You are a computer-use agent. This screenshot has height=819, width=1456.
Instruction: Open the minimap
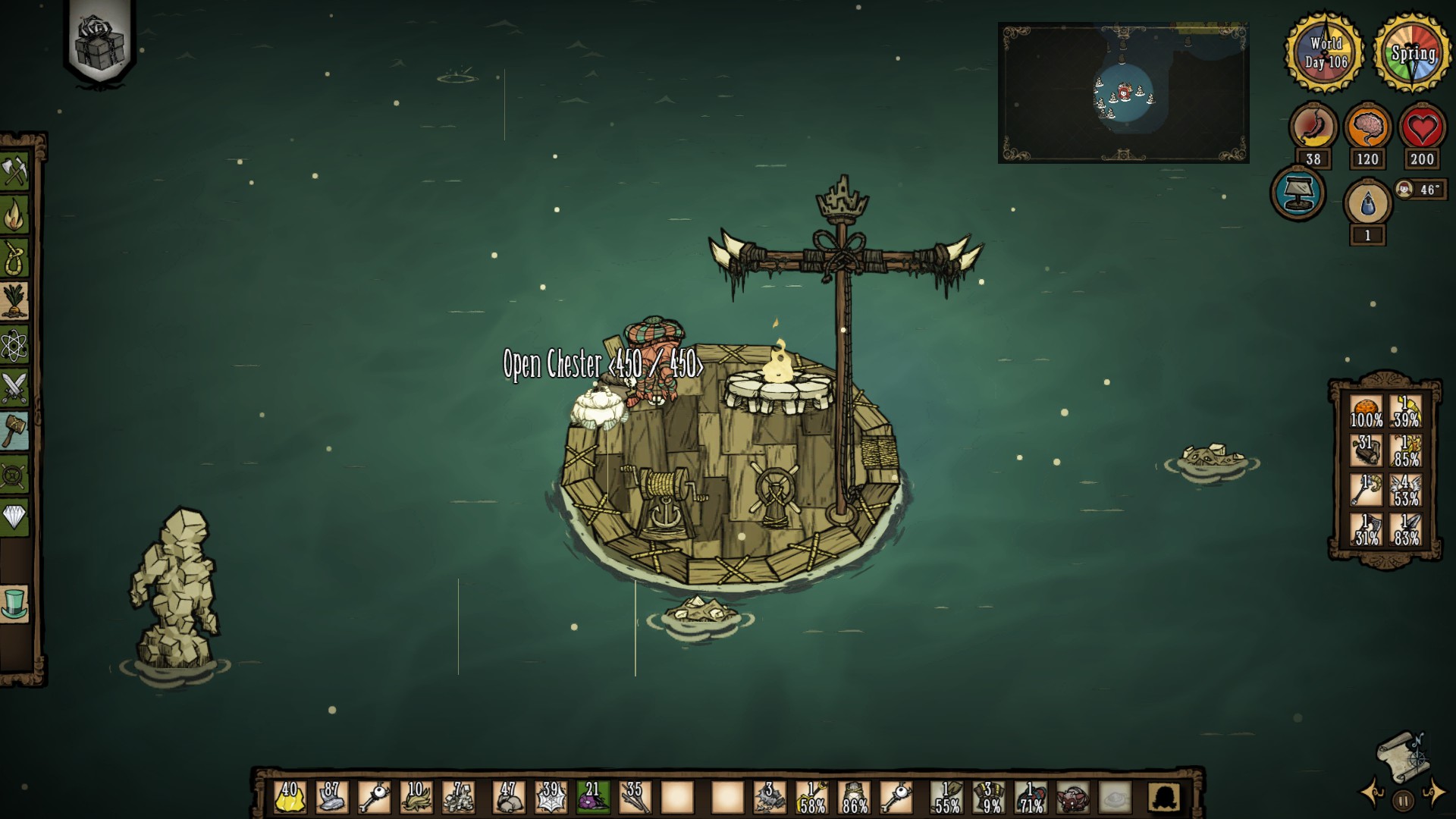1123,93
